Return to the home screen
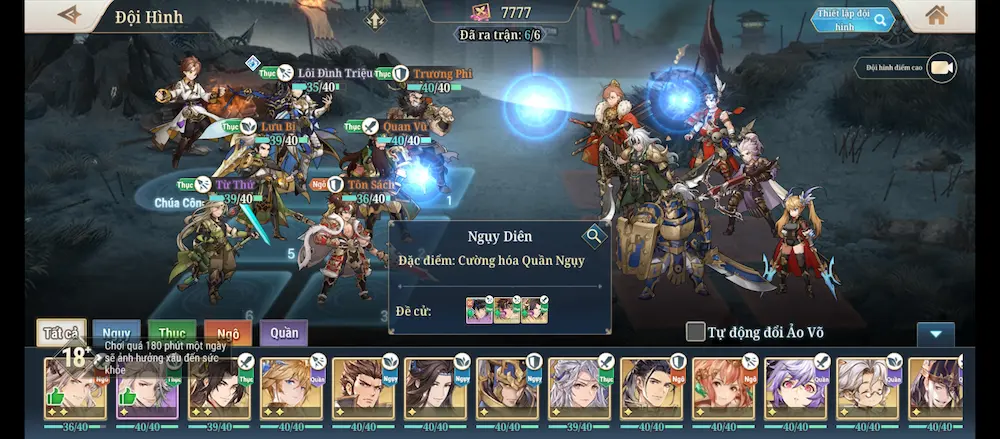 pos(936,15)
